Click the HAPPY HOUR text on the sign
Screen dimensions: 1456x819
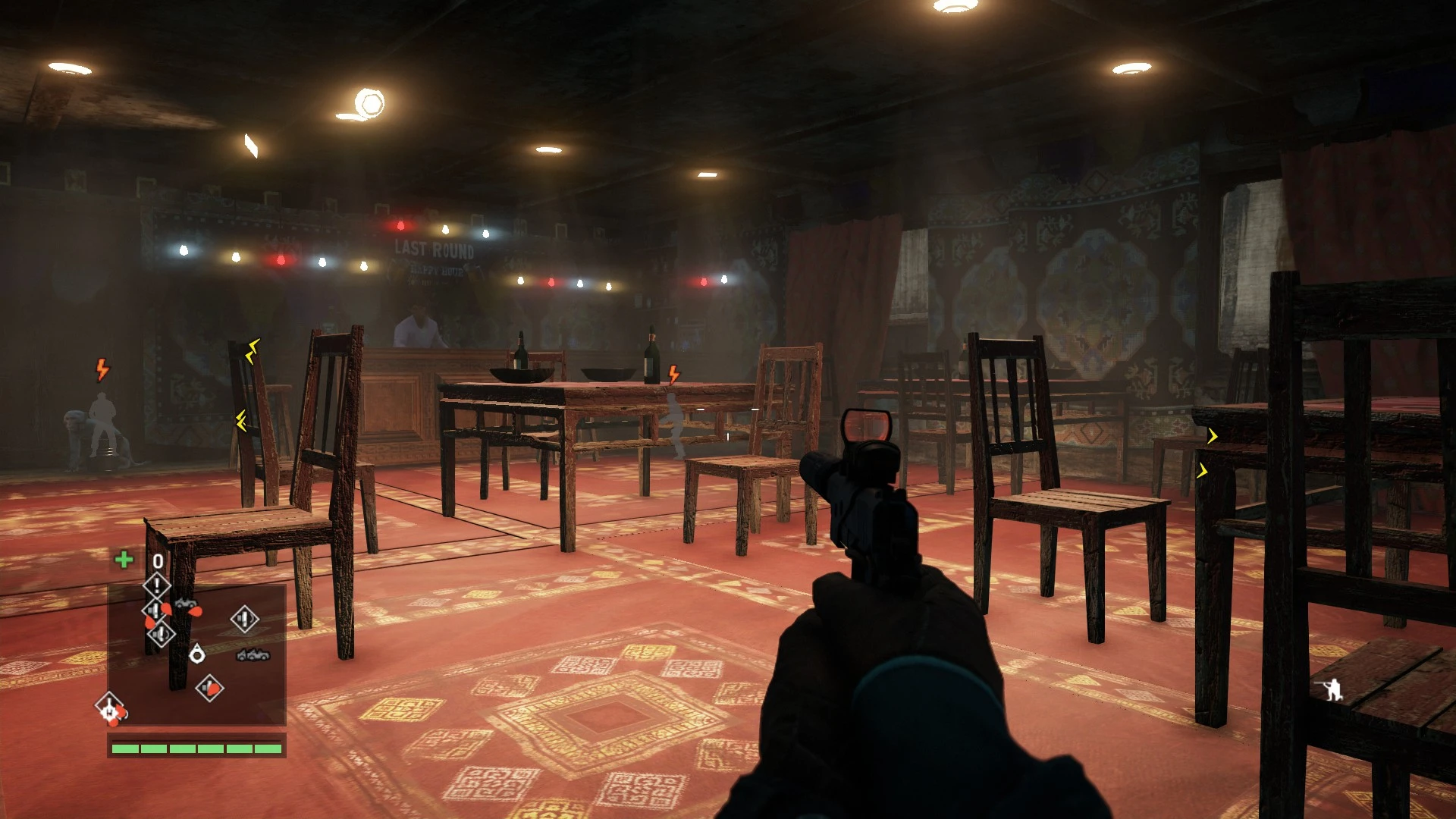437,271
